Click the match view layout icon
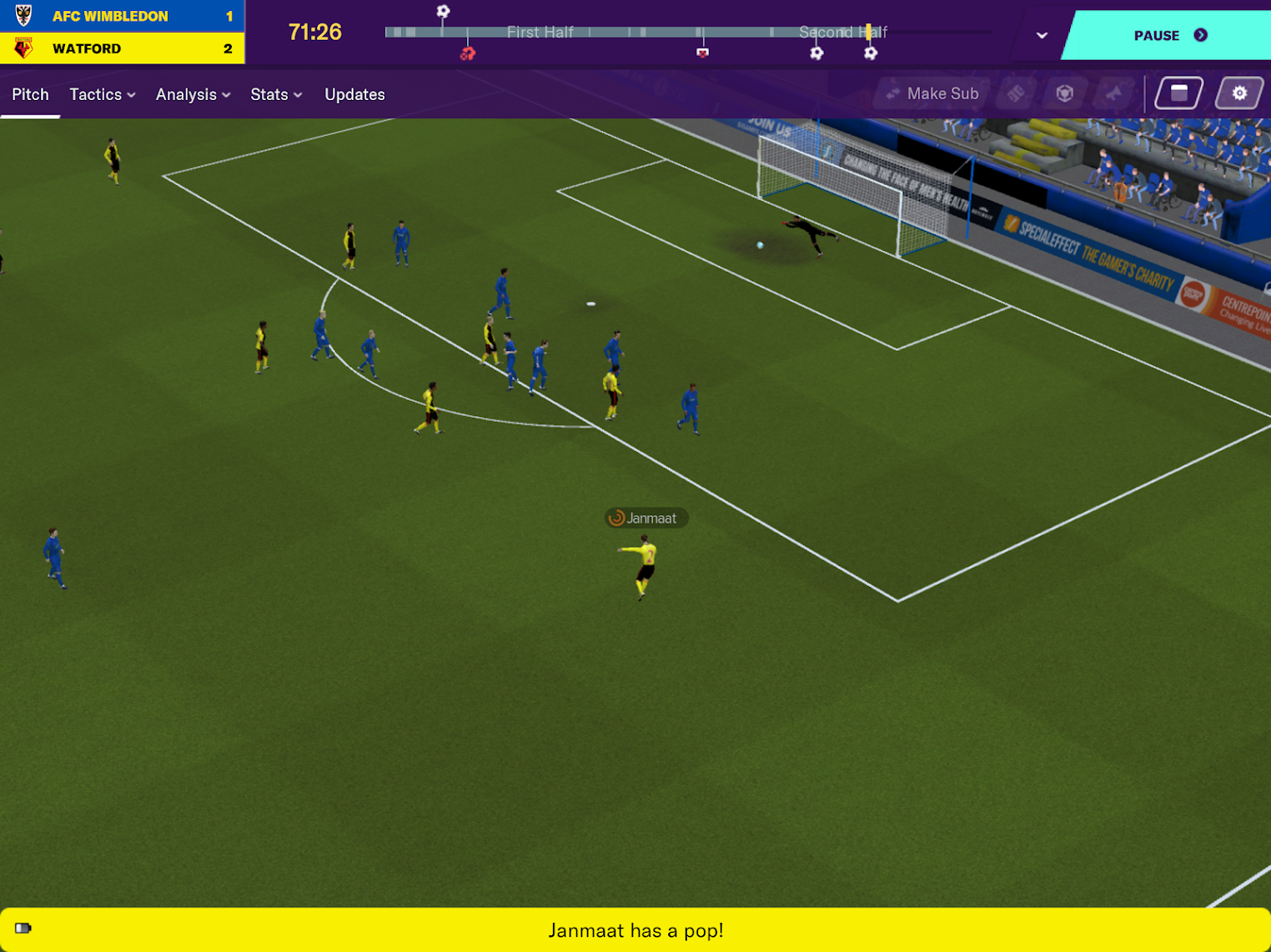 coord(1178,93)
